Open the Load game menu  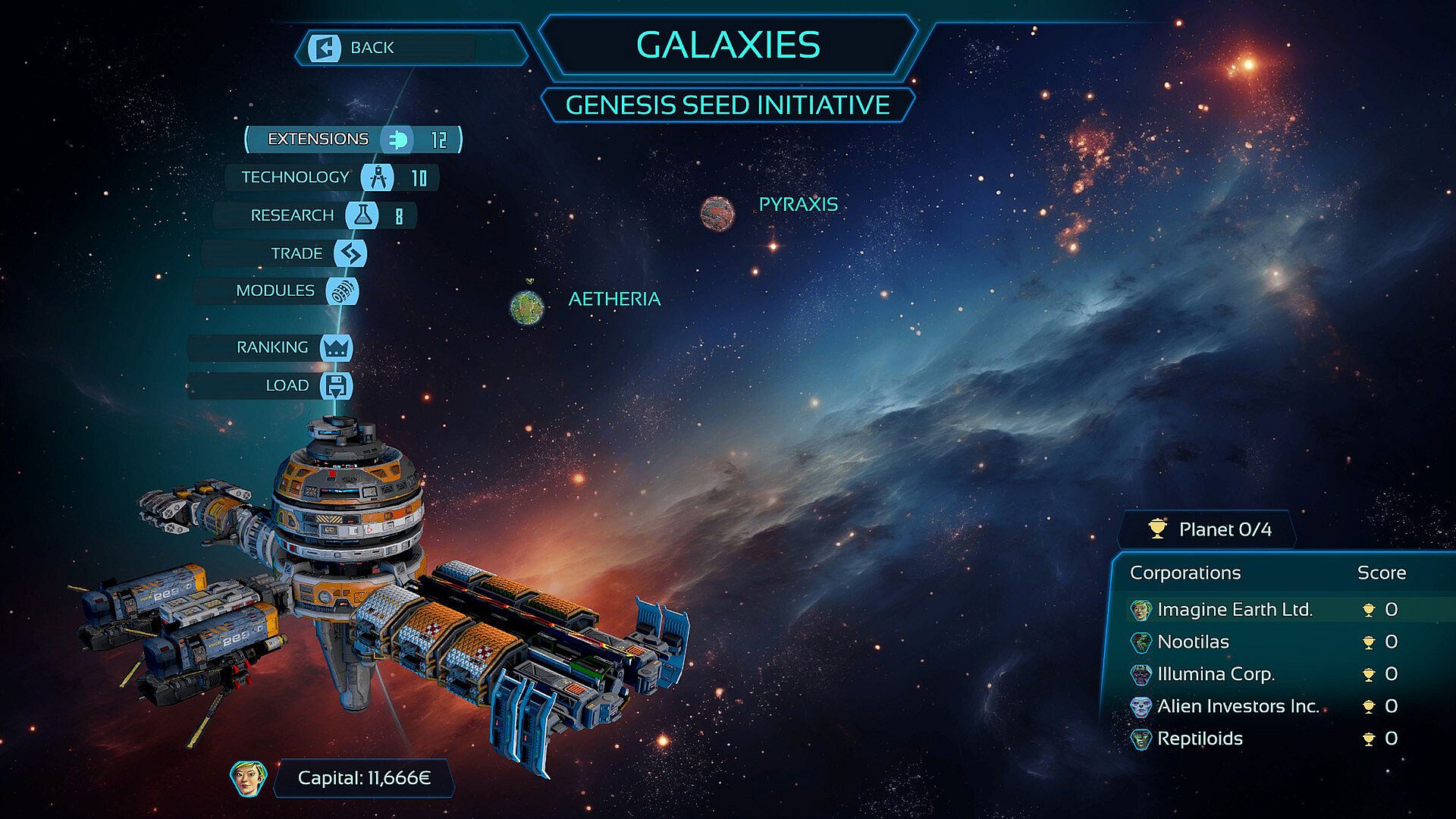click(x=287, y=385)
